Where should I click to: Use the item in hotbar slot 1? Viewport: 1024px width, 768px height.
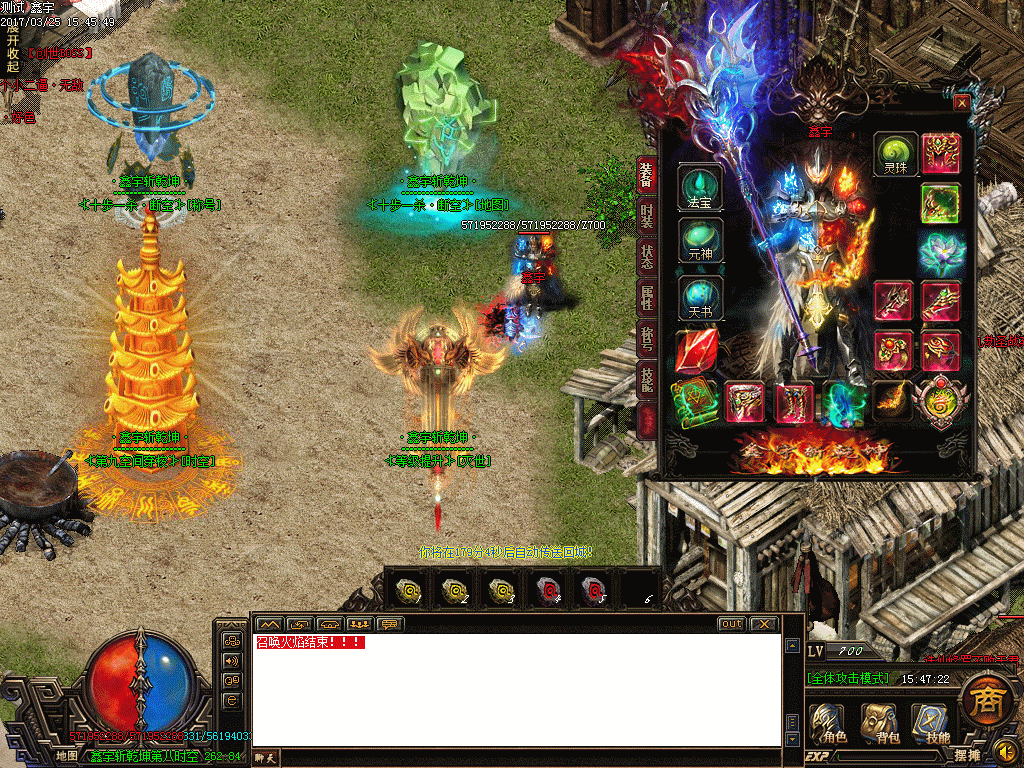(408, 590)
